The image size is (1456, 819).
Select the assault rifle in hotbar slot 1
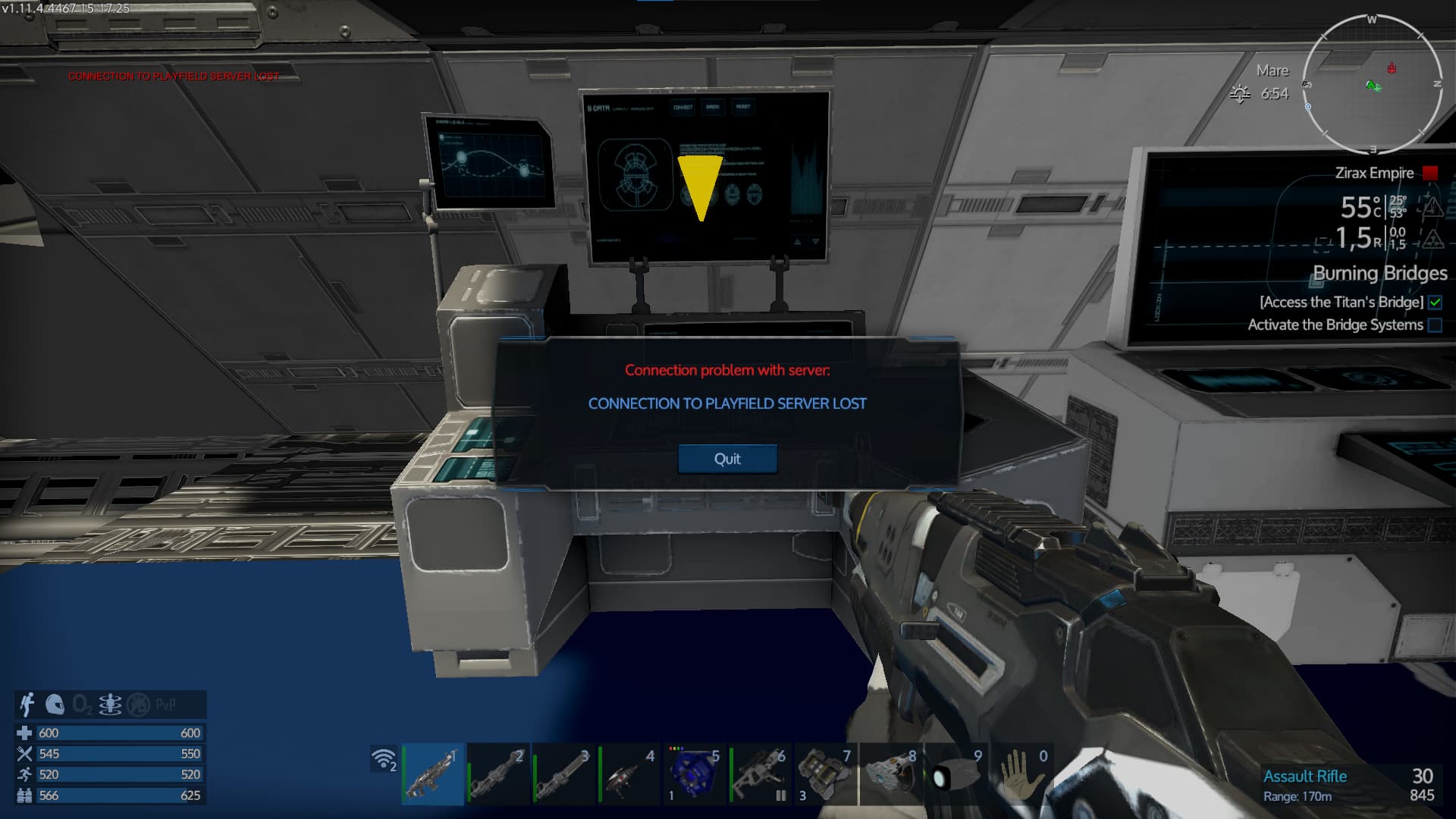pos(432,774)
